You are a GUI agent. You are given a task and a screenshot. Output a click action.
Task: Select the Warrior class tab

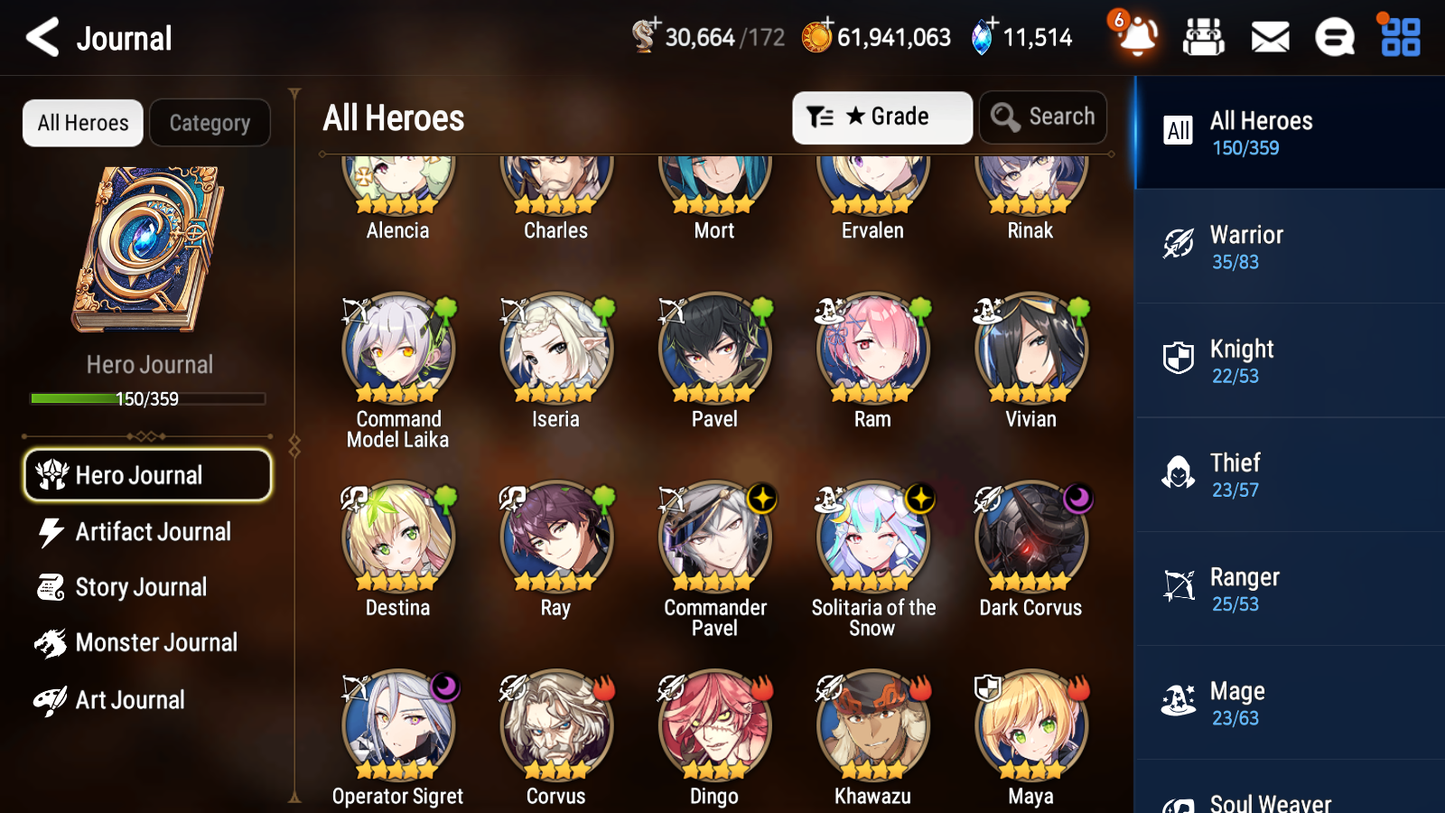click(x=1289, y=246)
